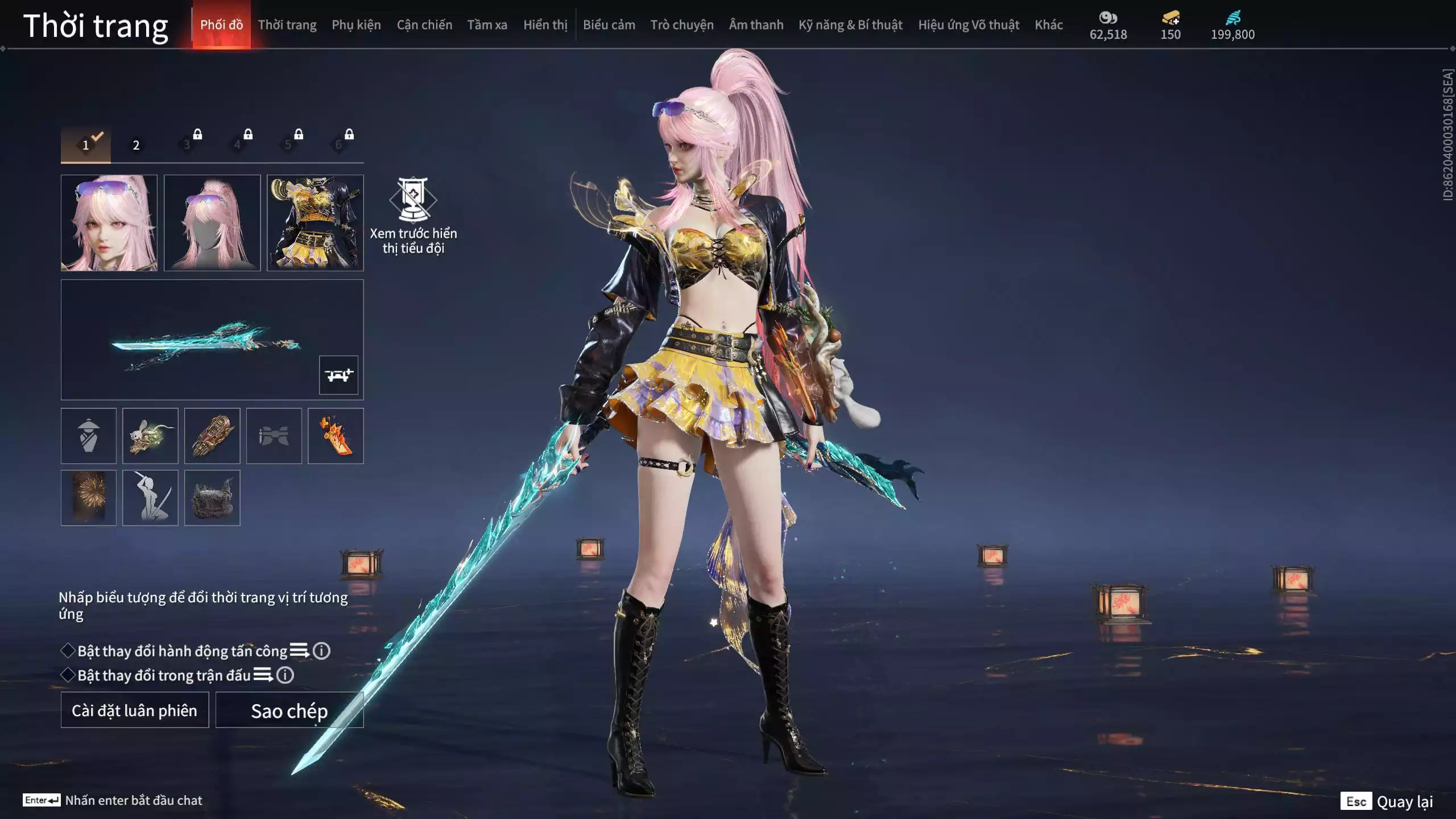Viewport: 1456px width, 819px height.
Task: Select the Tầm xa tab
Action: [x=487, y=25]
